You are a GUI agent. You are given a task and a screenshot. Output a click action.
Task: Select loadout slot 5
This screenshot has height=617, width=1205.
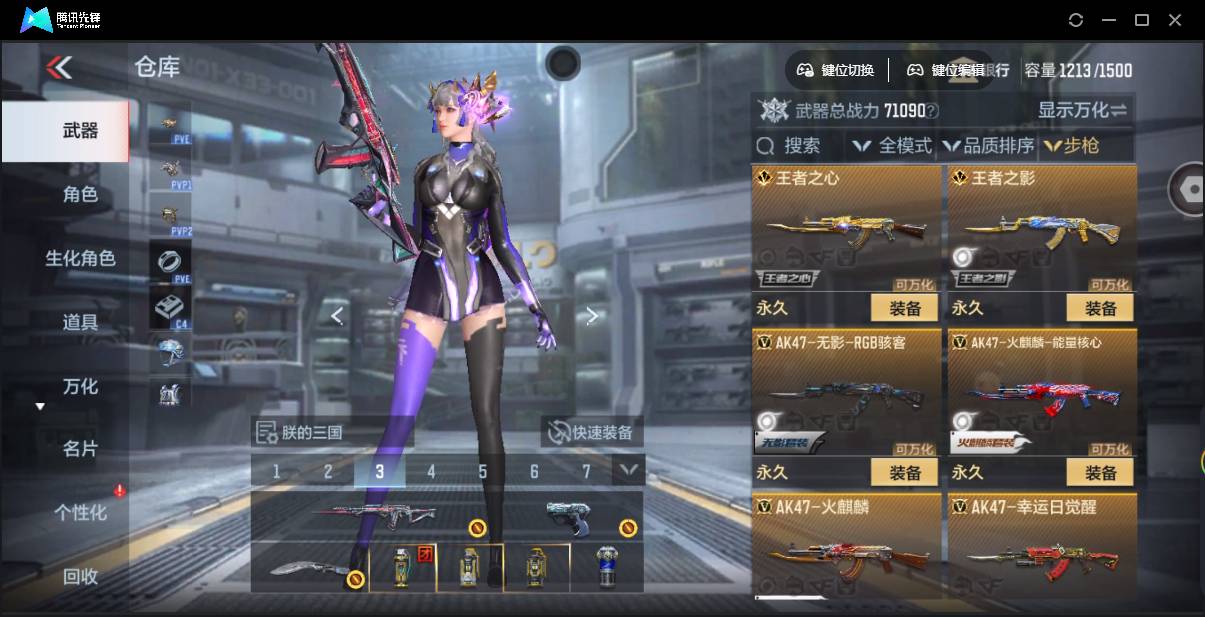(483, 471)
